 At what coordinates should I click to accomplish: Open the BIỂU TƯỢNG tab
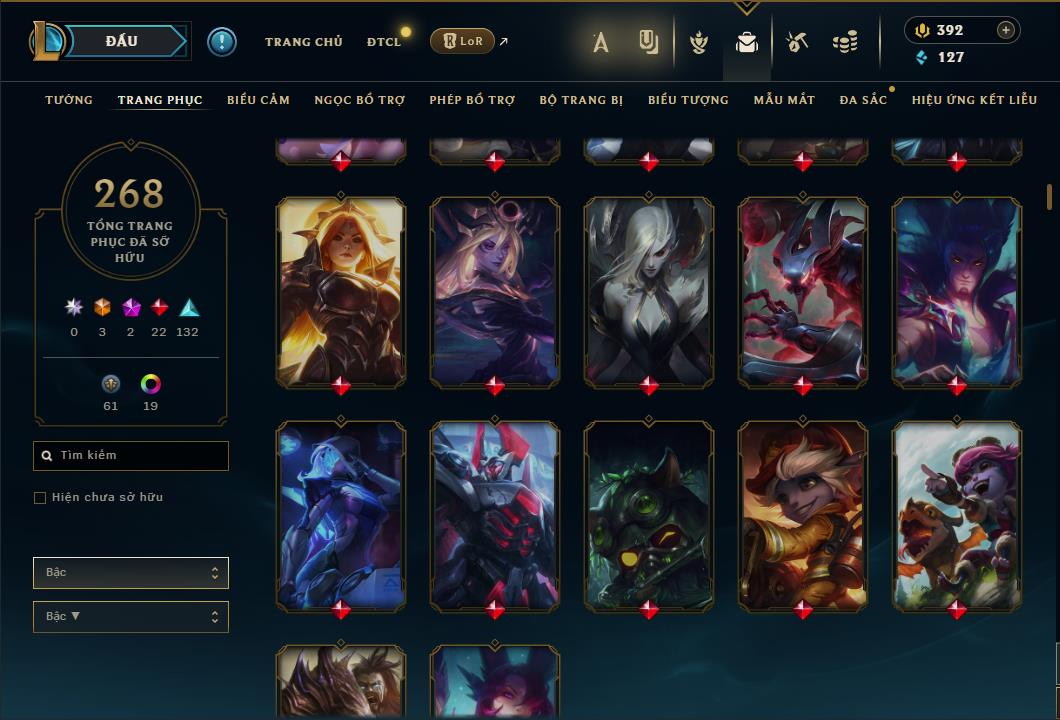pos(688,100)
